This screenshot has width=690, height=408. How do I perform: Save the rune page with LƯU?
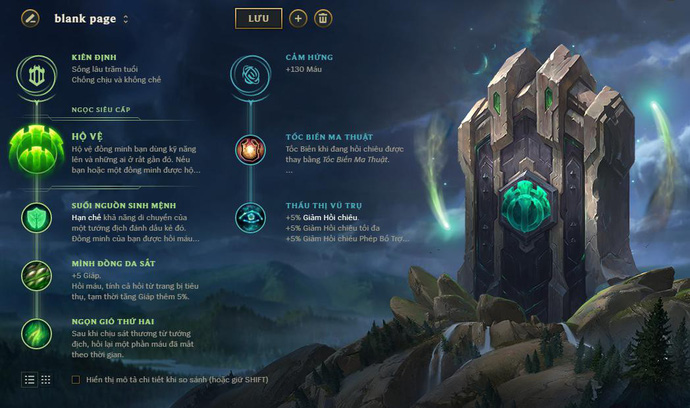[x=258, y=18]
